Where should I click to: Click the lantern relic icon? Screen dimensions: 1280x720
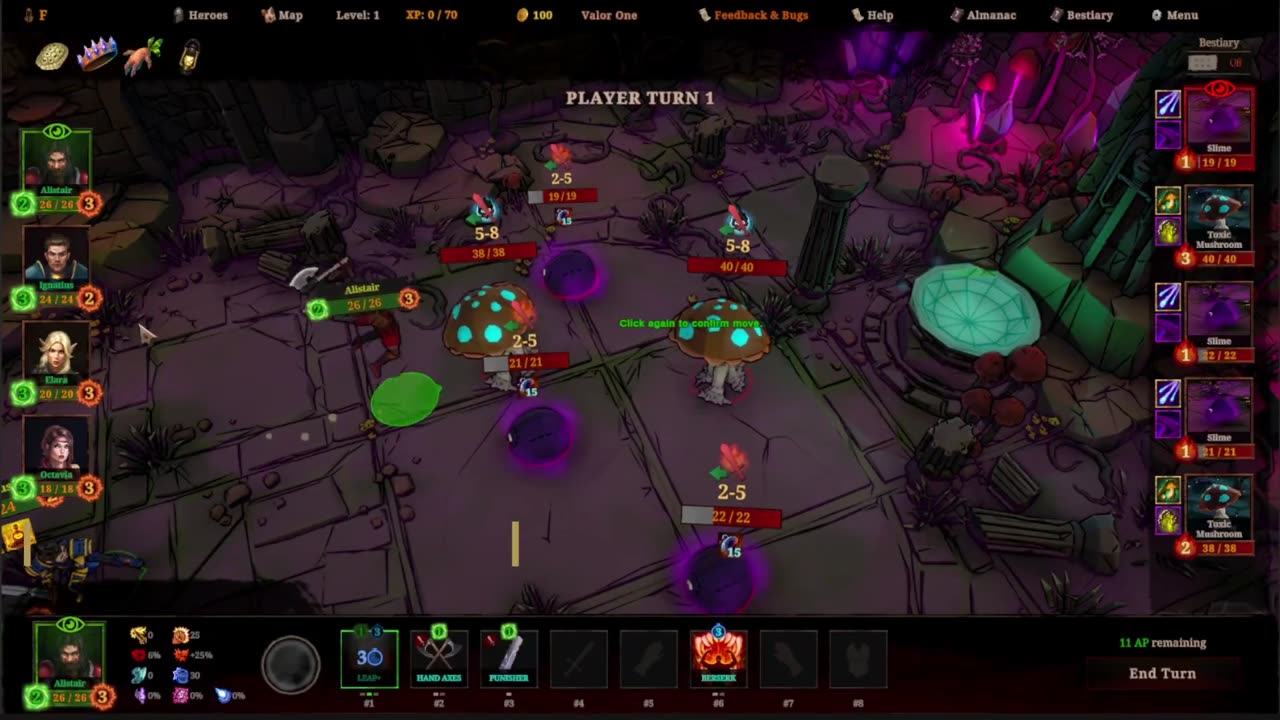coord(189,57)
